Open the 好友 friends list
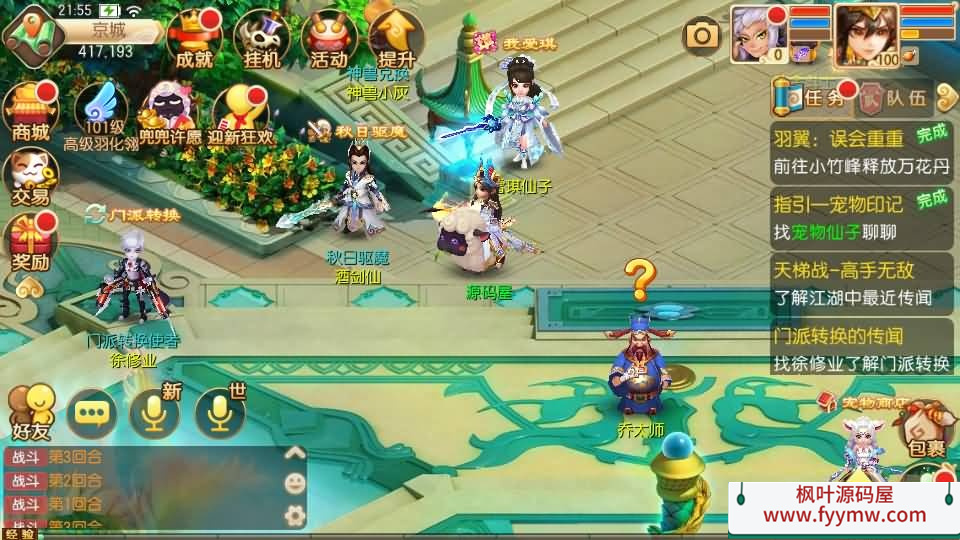 click(30, 412)
